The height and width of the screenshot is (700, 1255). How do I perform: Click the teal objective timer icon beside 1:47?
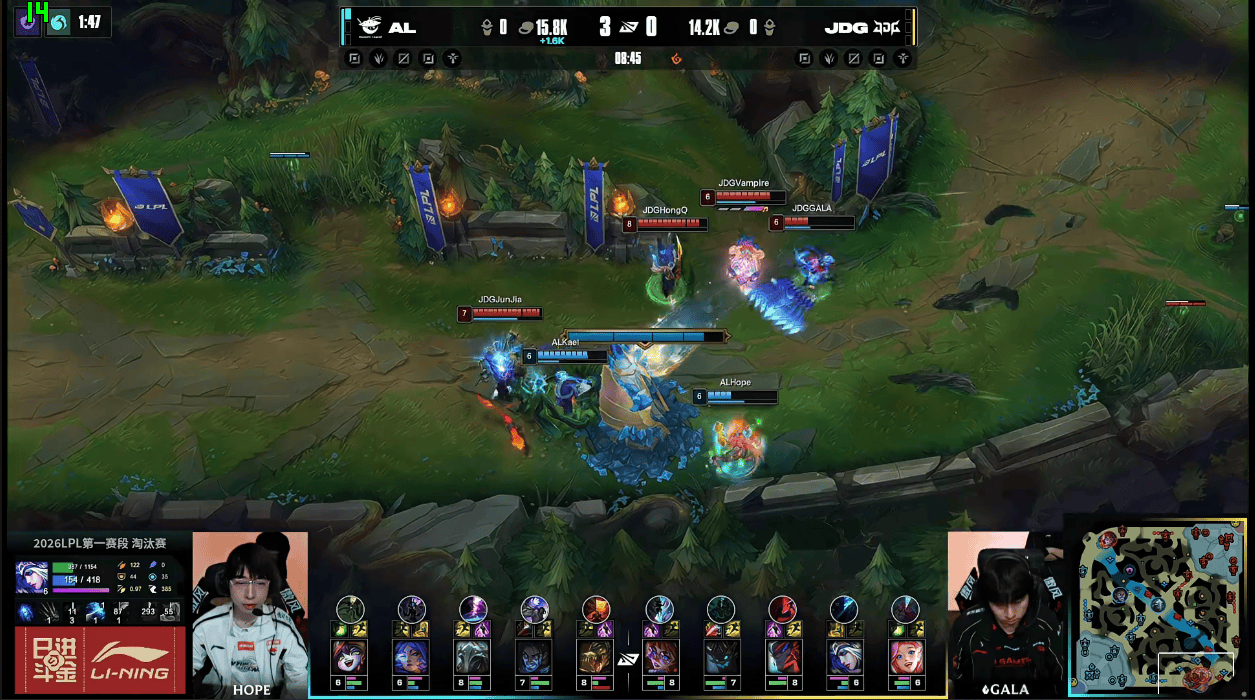click(x=59, y=22)
